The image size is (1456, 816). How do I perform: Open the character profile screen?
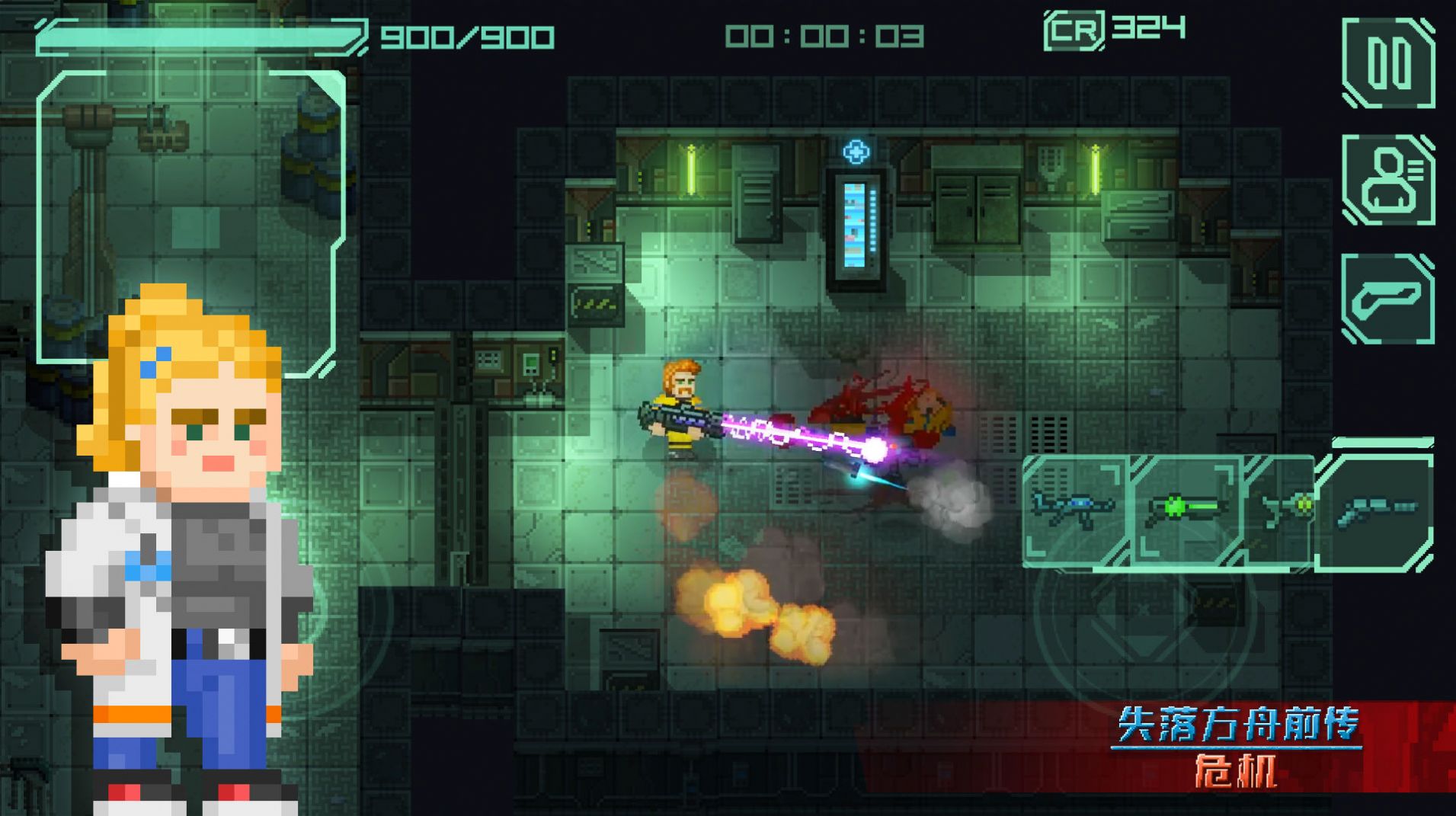1388,180
